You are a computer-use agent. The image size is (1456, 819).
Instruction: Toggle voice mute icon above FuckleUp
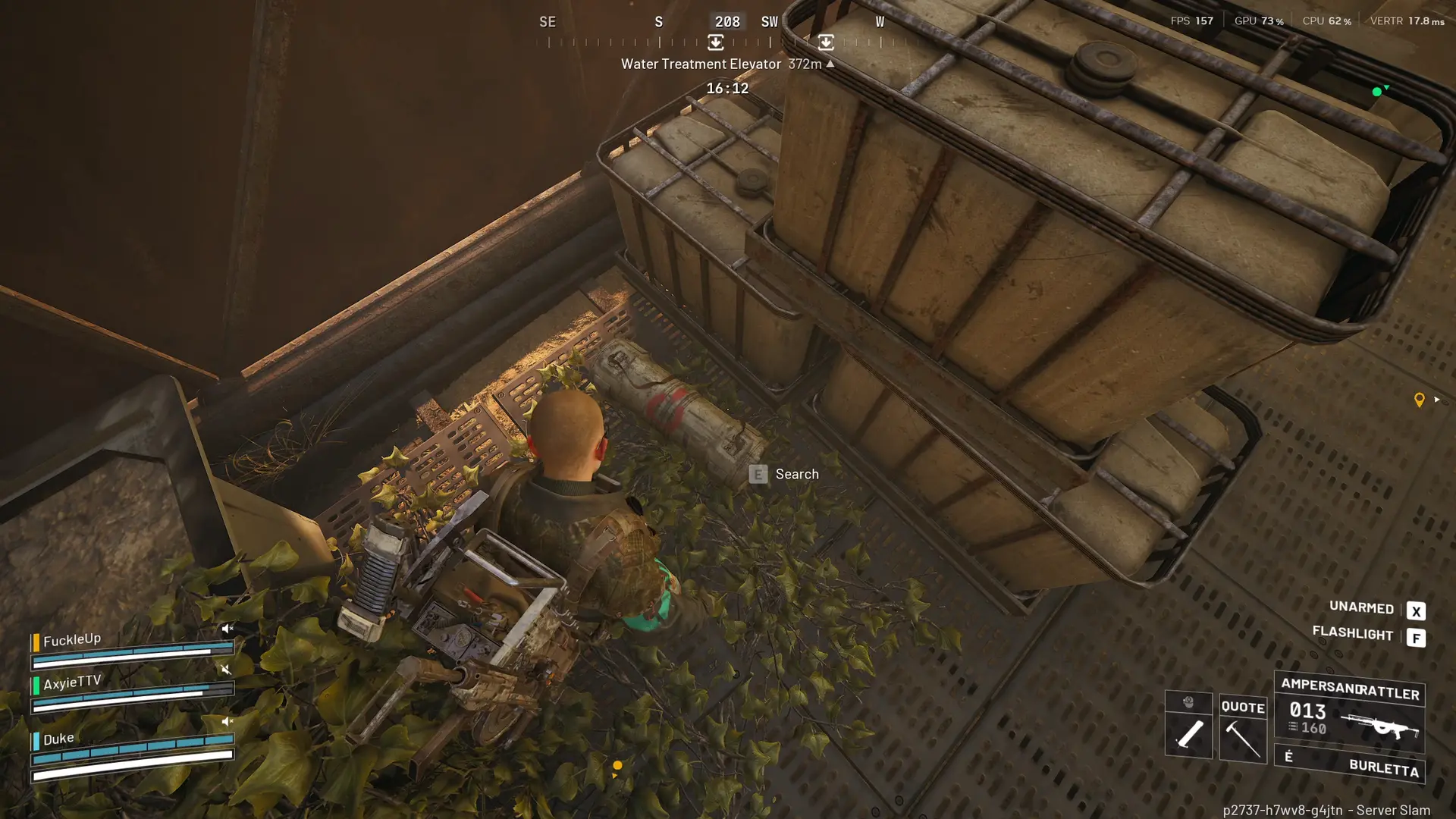227,629
